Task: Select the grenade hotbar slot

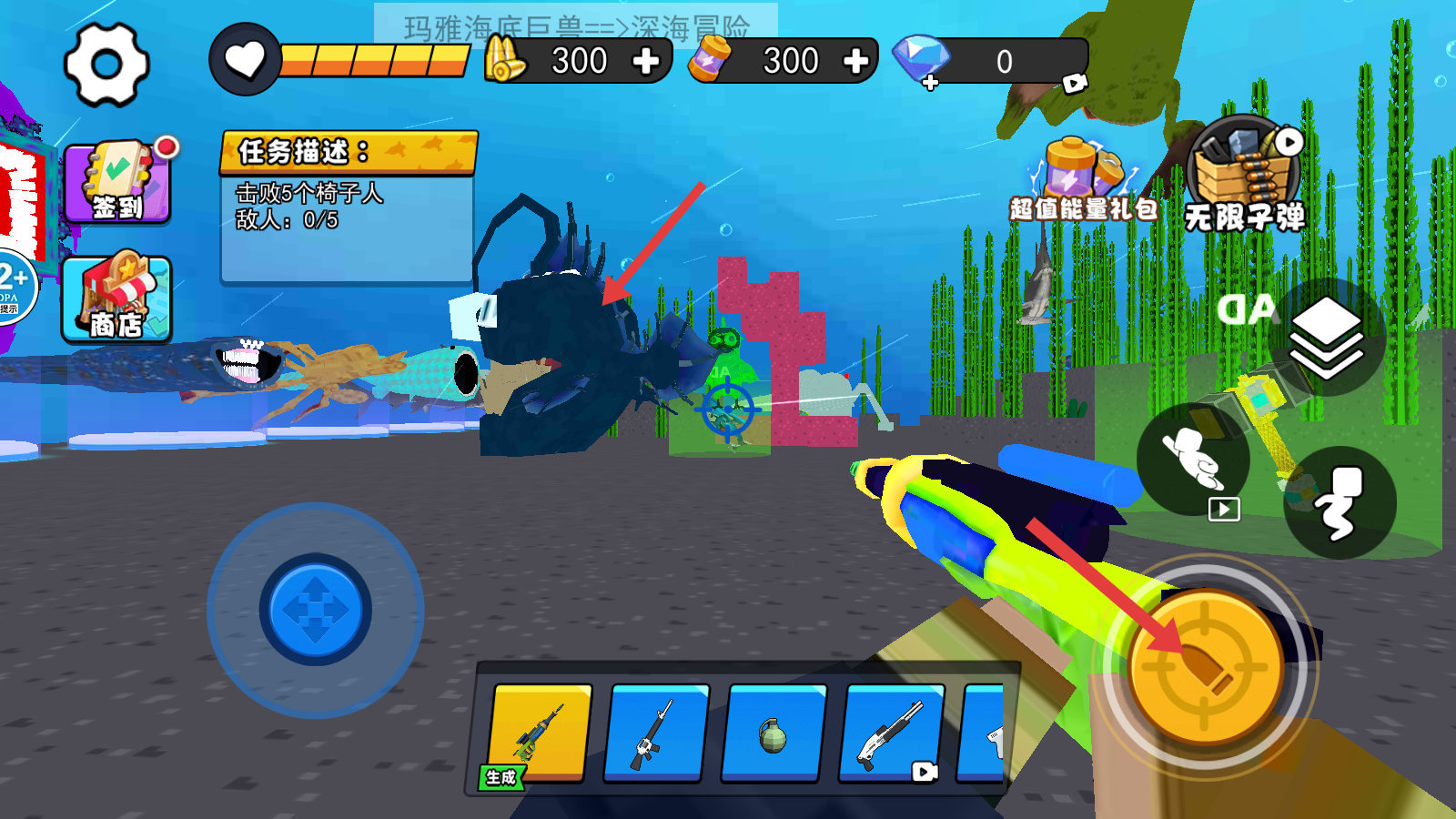Action: [x=773, y=733]
